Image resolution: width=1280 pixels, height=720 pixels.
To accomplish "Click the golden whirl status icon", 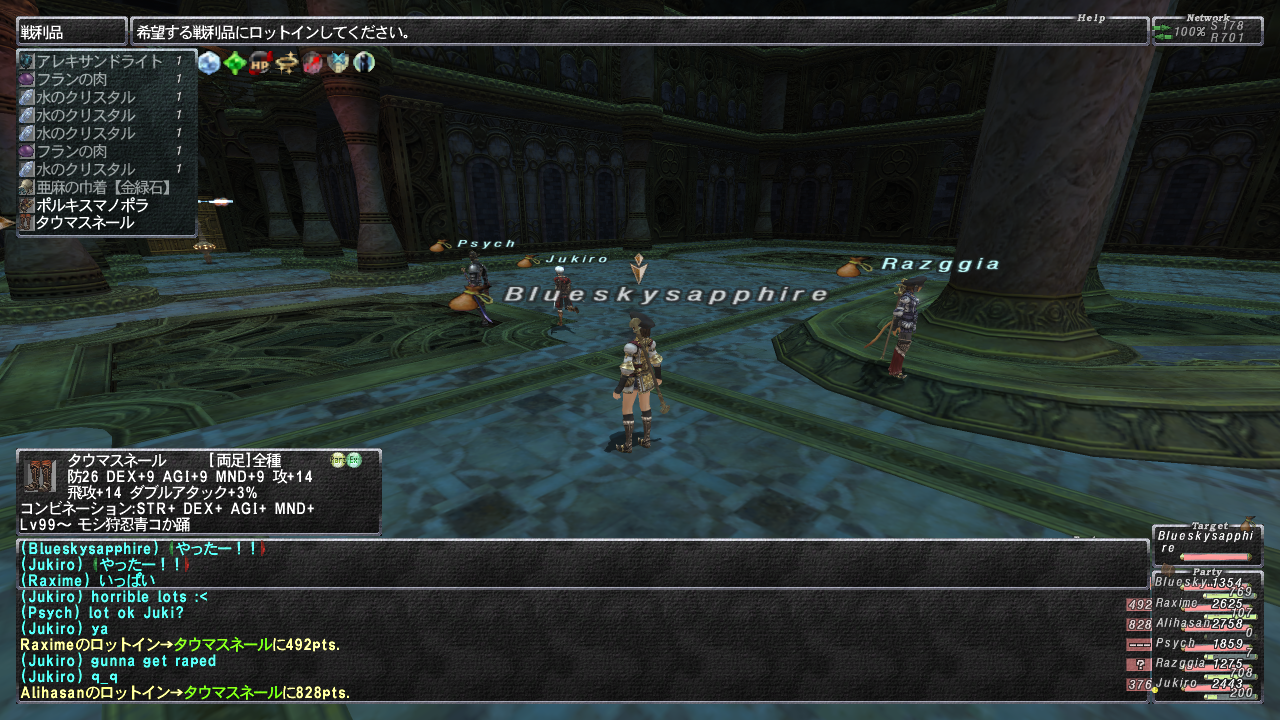I will point(288,63).
